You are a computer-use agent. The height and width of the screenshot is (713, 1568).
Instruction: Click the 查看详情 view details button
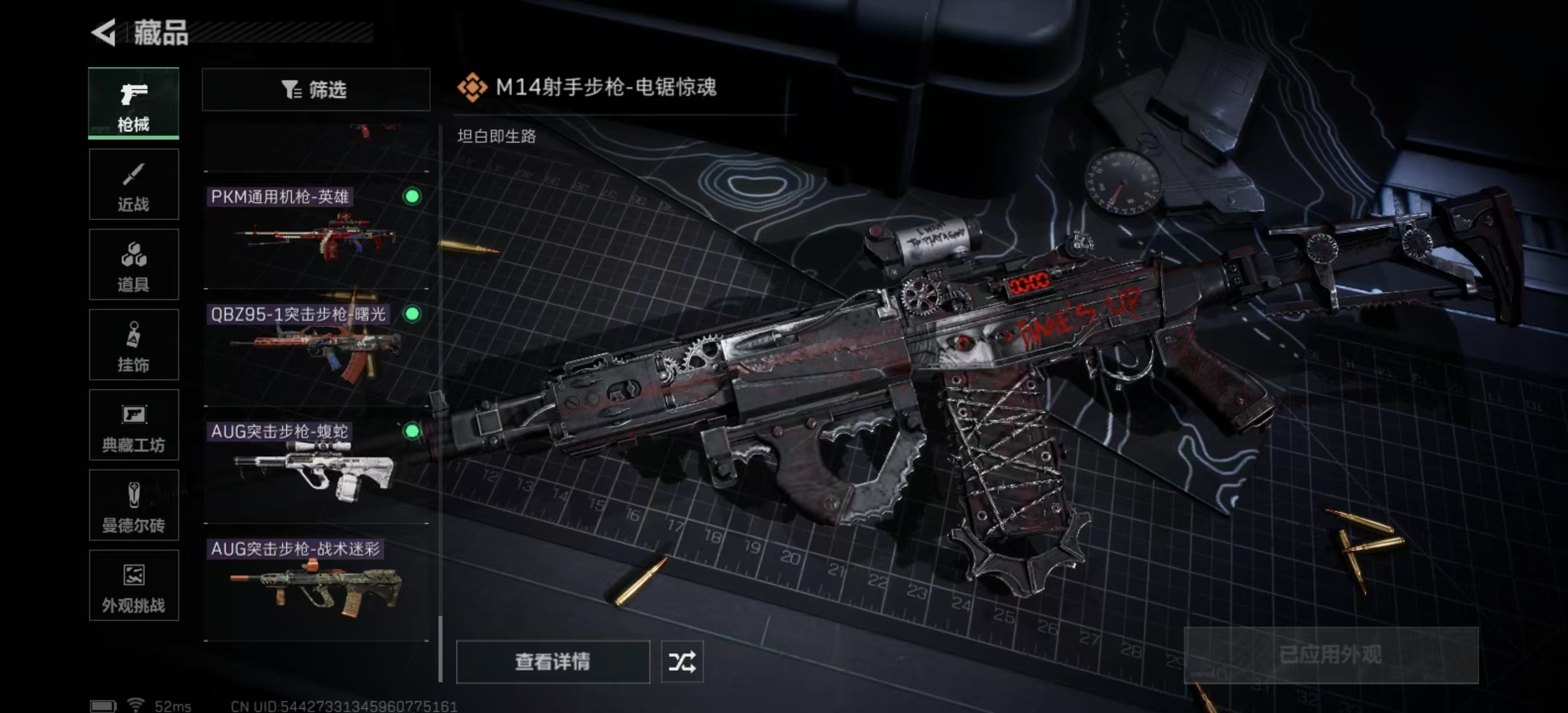pyautogui.click(x=552, y=662)
